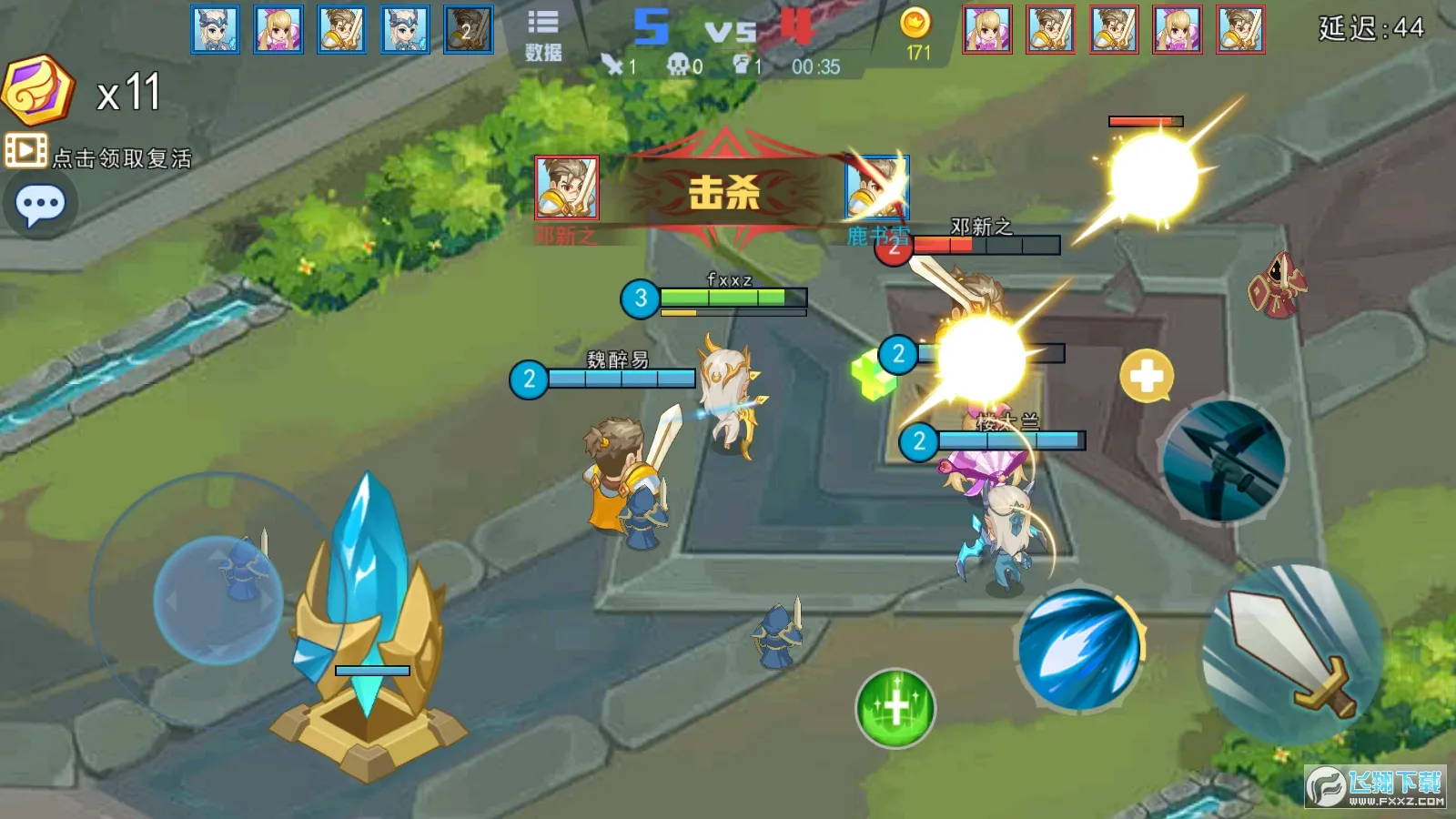1456x819 pixels.
Task: Tap the kill sword stat icon under score
Action: (611, 65)
